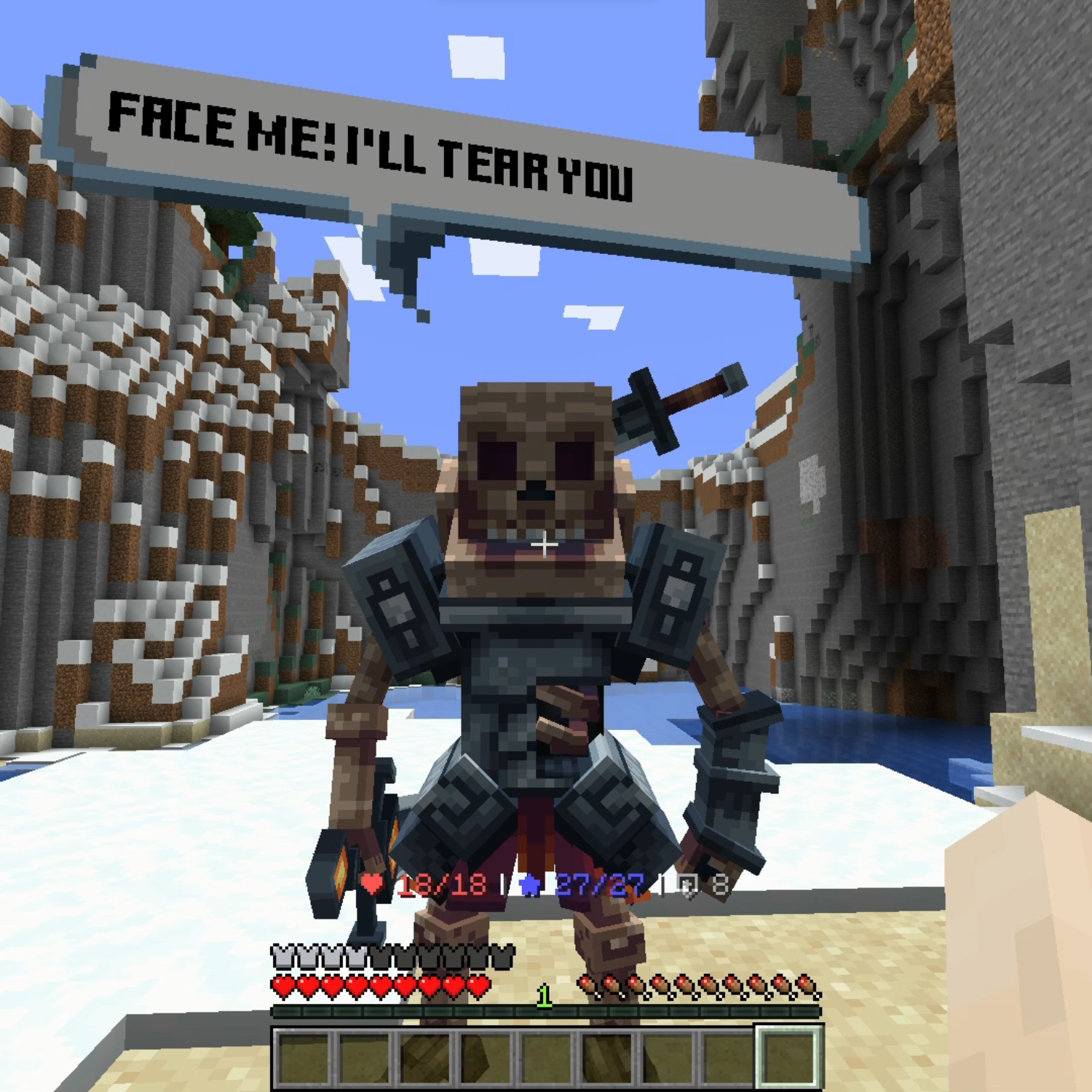Click the green level 1 number

point(545,994)
